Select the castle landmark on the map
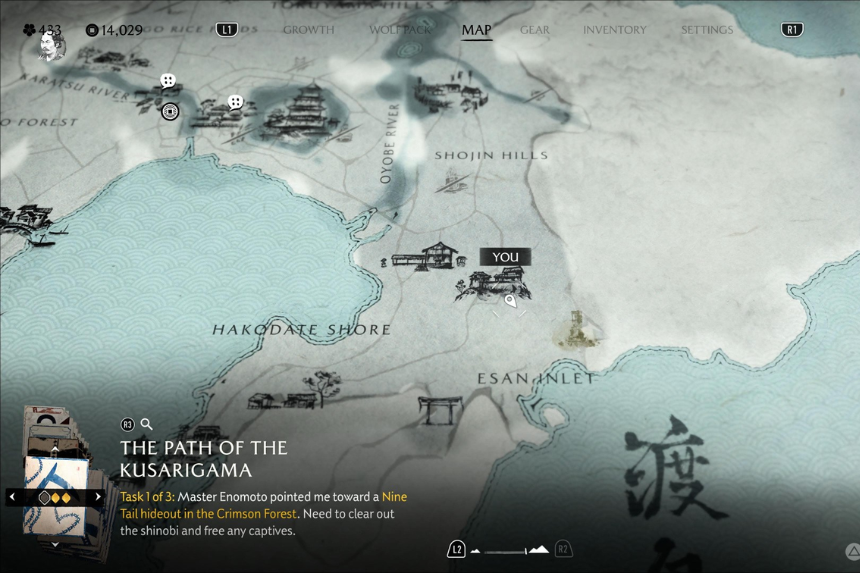 click(302, 110)
